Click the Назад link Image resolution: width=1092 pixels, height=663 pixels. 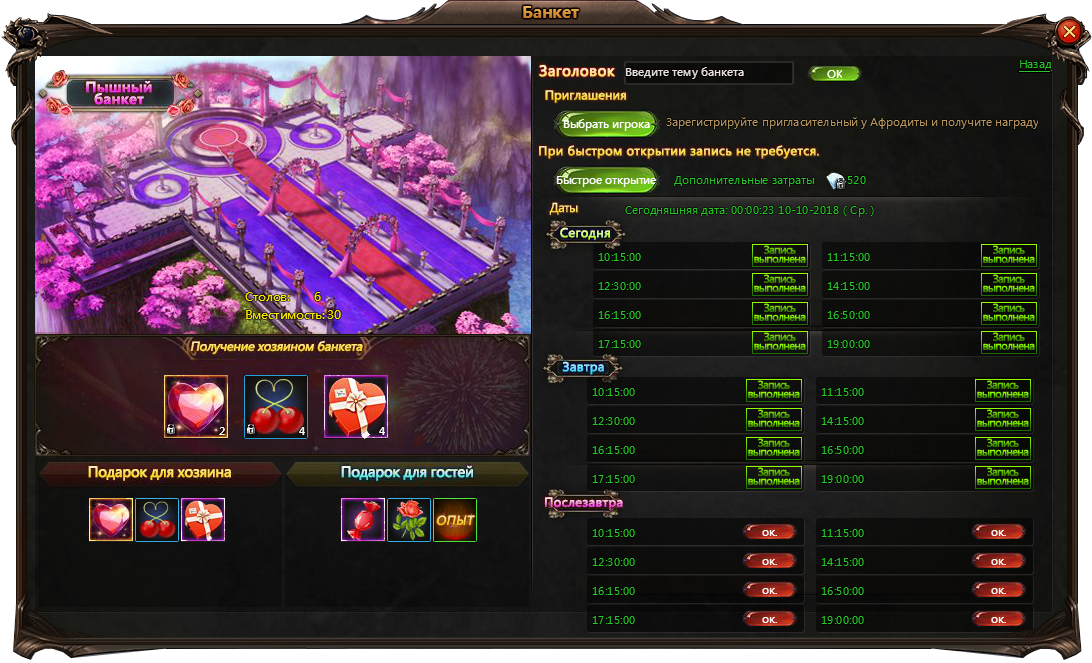1034,64
